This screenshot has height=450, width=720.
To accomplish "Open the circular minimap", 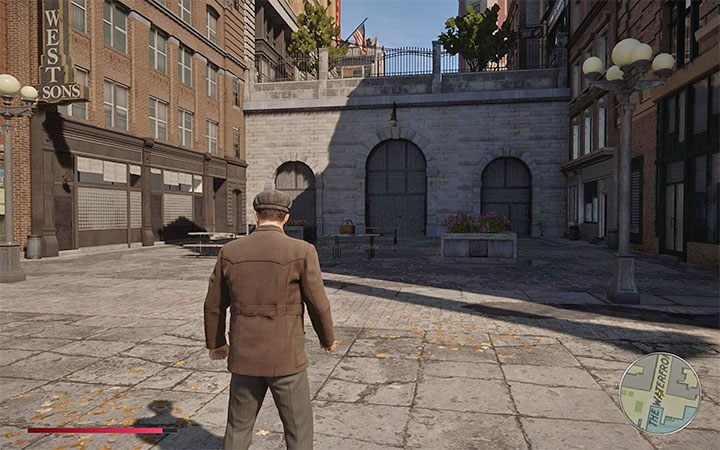I will (659, 392).
